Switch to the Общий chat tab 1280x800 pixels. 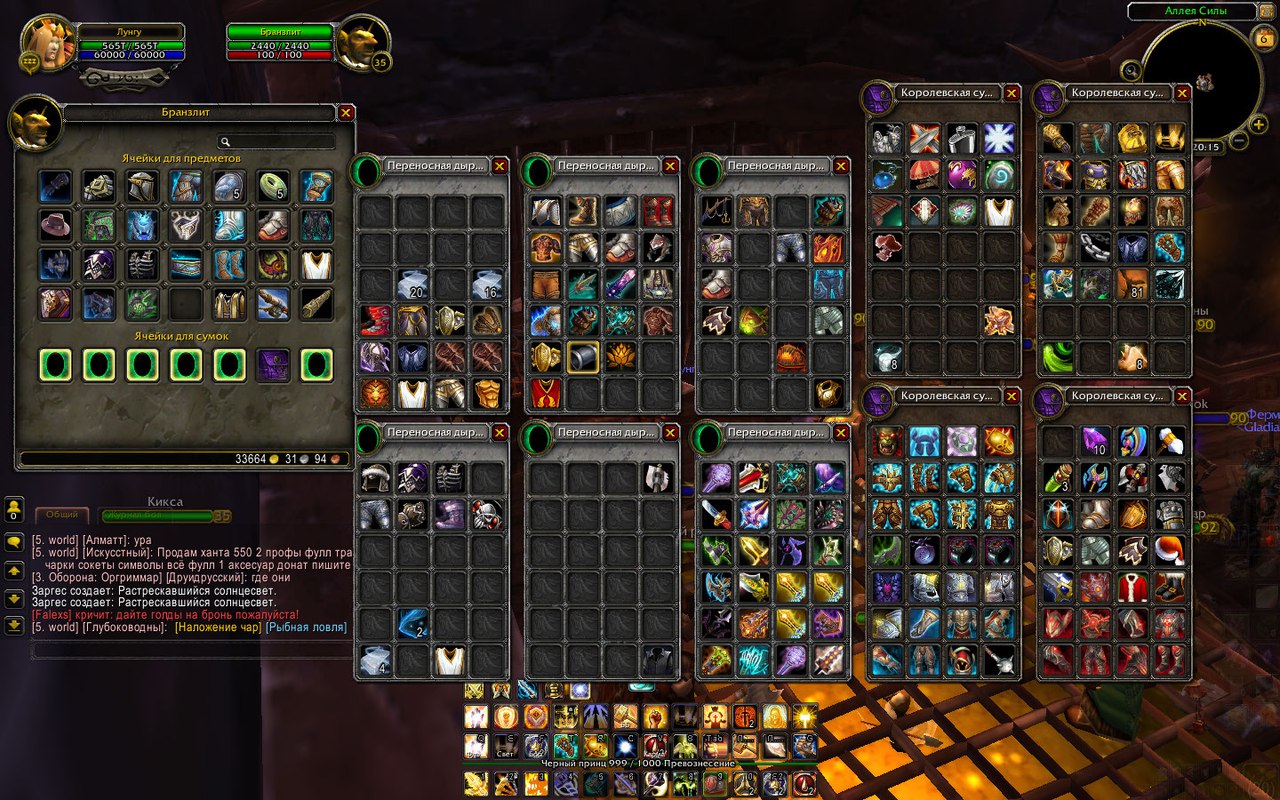(x=62, y=516)
